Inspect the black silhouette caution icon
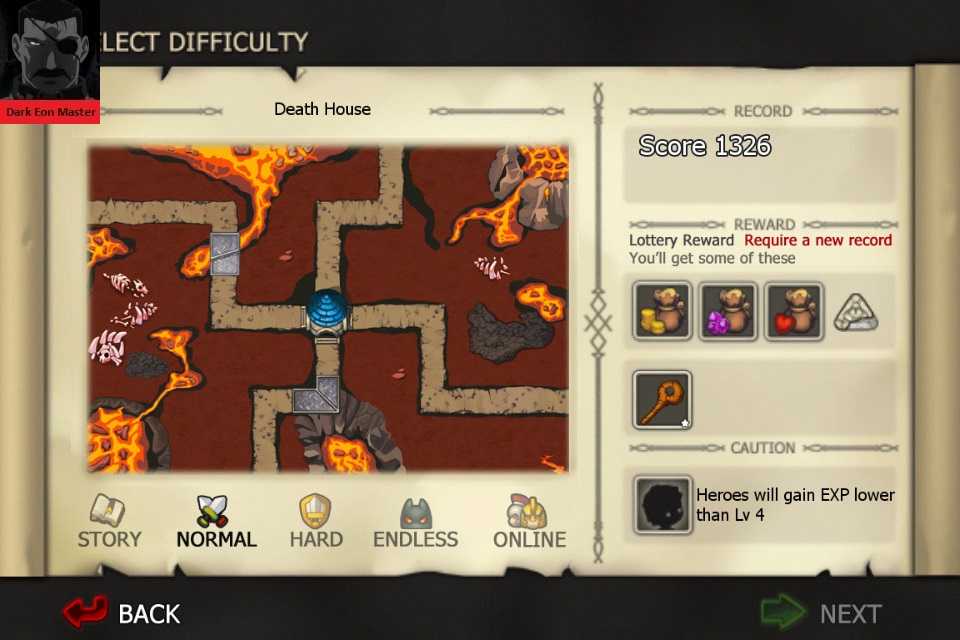 662,505
